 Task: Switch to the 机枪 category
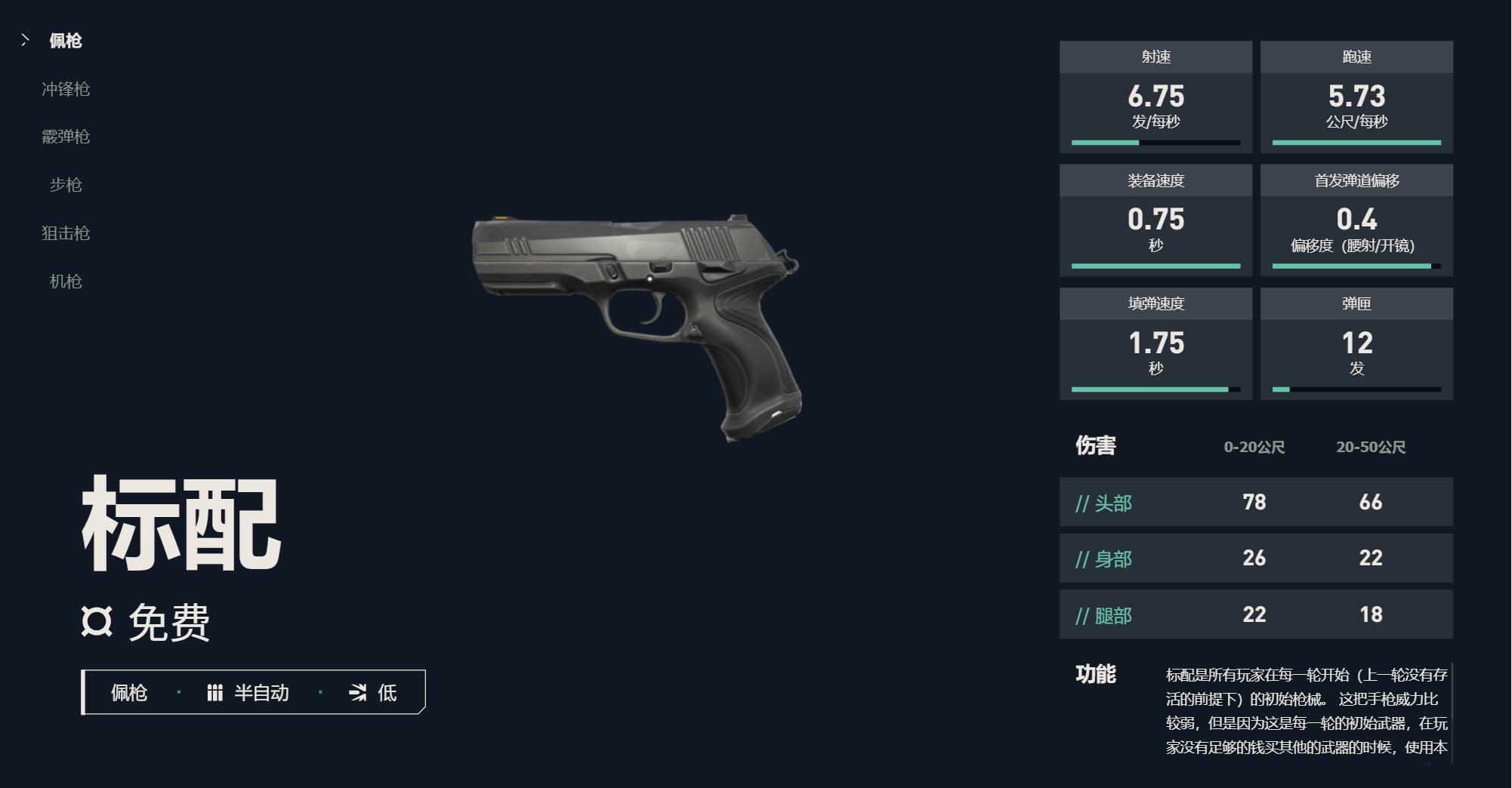coord(66,282)
